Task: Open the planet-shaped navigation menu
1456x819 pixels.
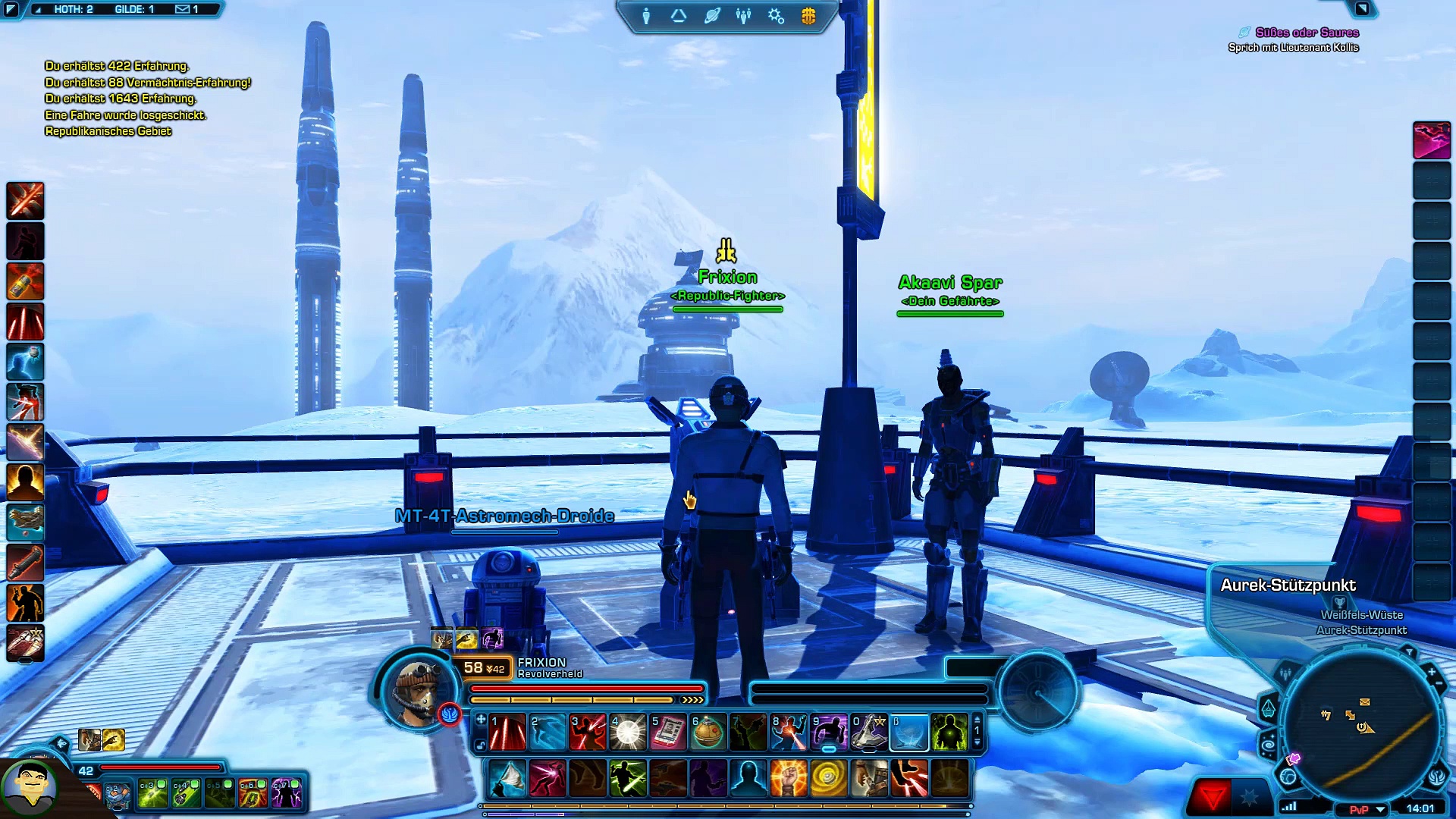Action: (711, 16)
